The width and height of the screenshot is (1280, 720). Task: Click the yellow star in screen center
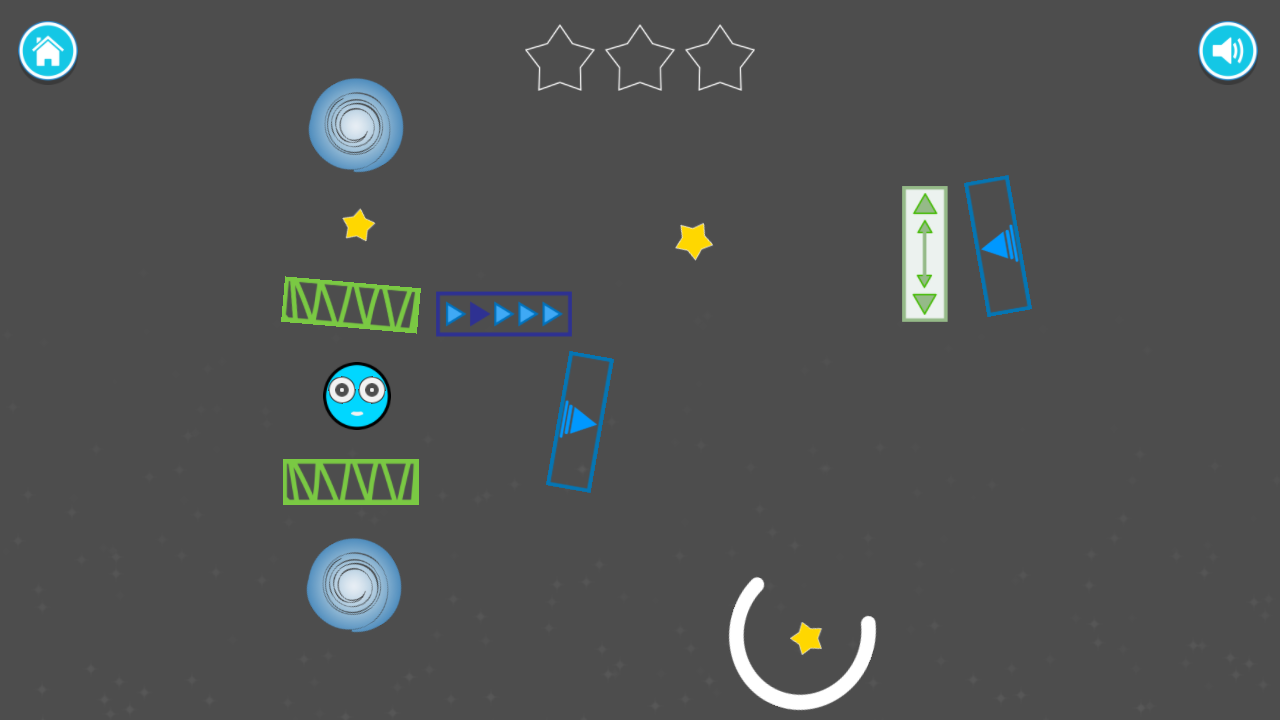point(694,240)
